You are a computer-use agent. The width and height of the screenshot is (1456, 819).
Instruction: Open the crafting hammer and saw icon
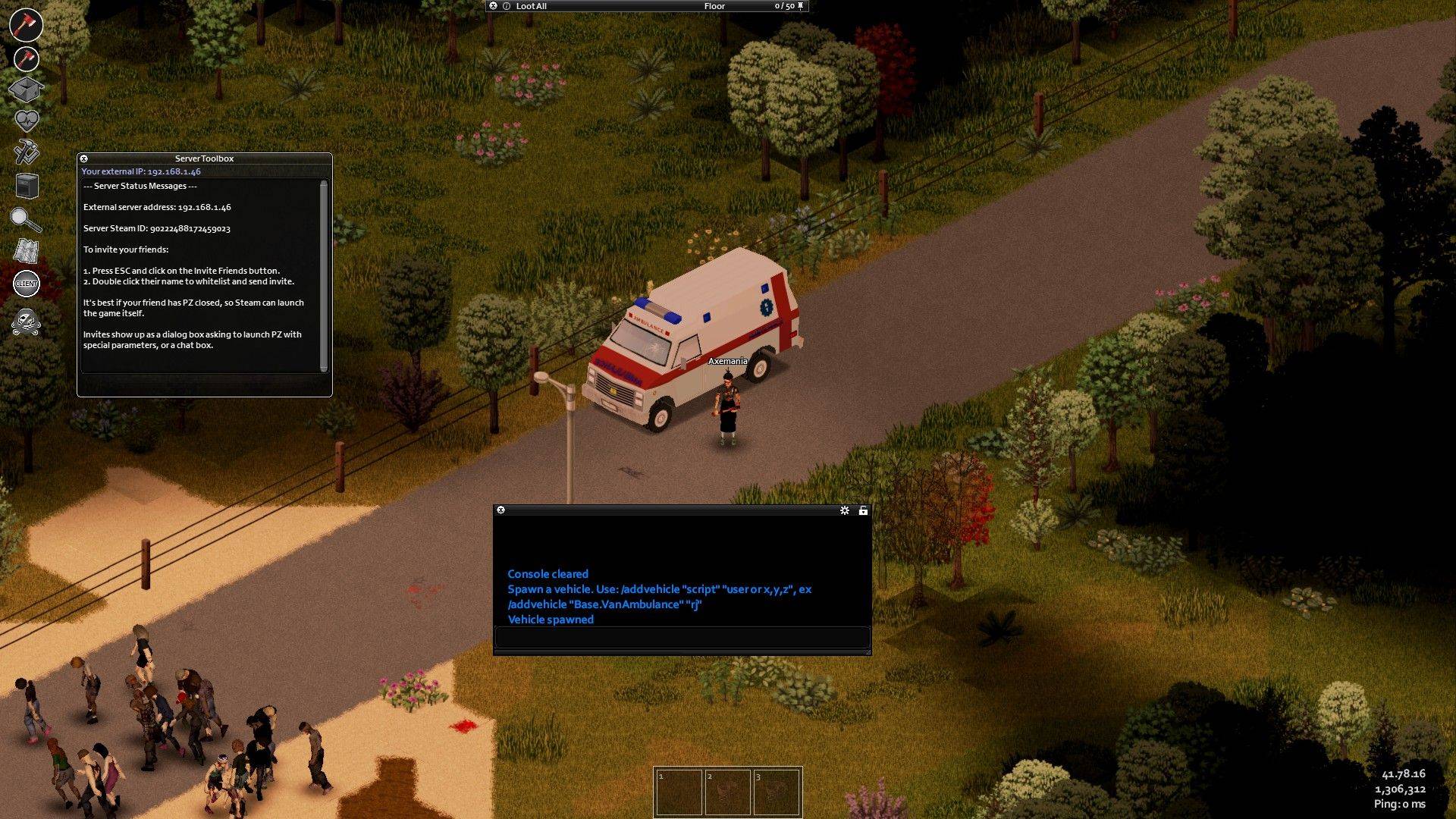pos(27,152)
